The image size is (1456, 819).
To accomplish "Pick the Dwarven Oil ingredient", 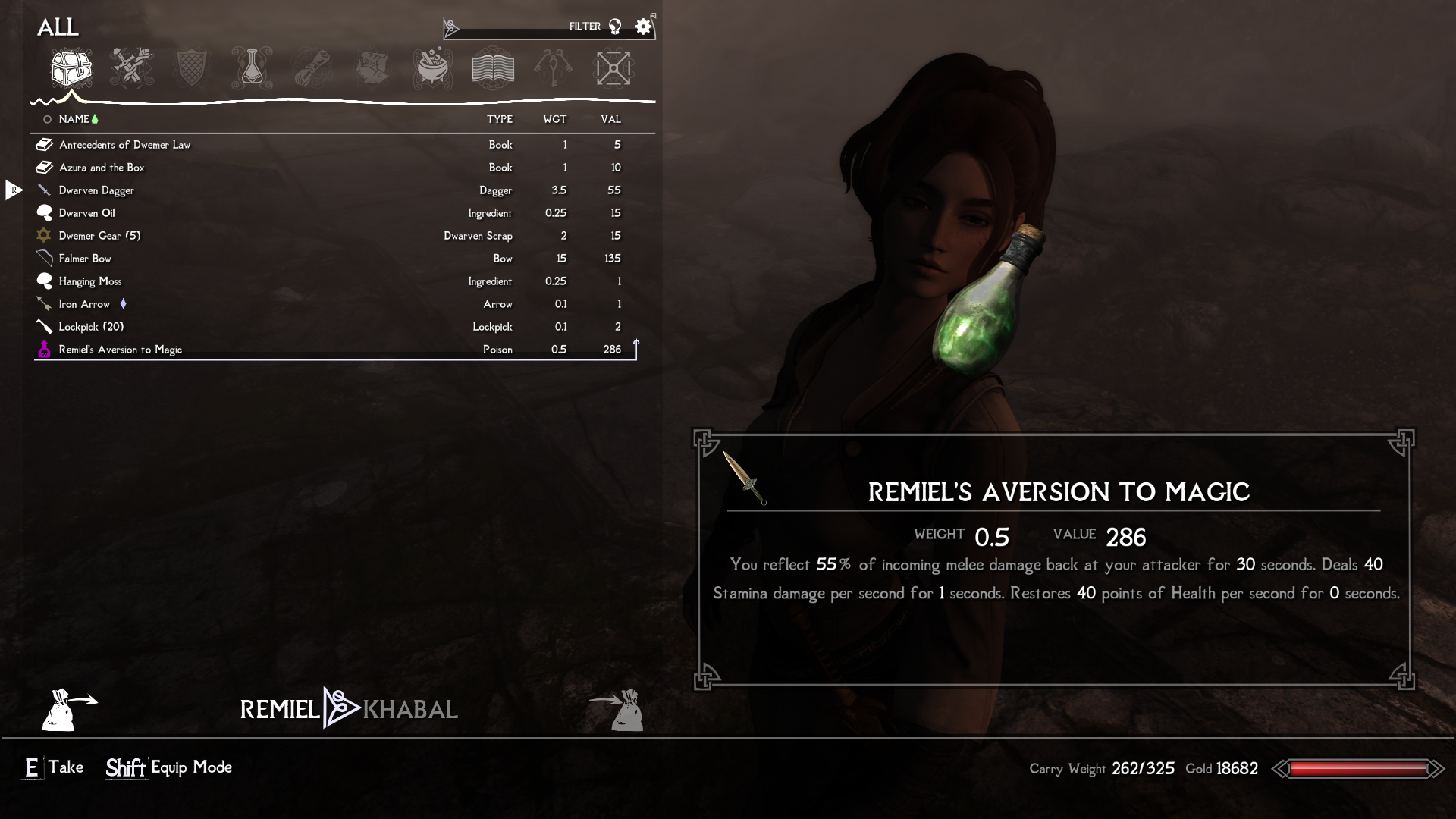I will [x=87, y=213].
